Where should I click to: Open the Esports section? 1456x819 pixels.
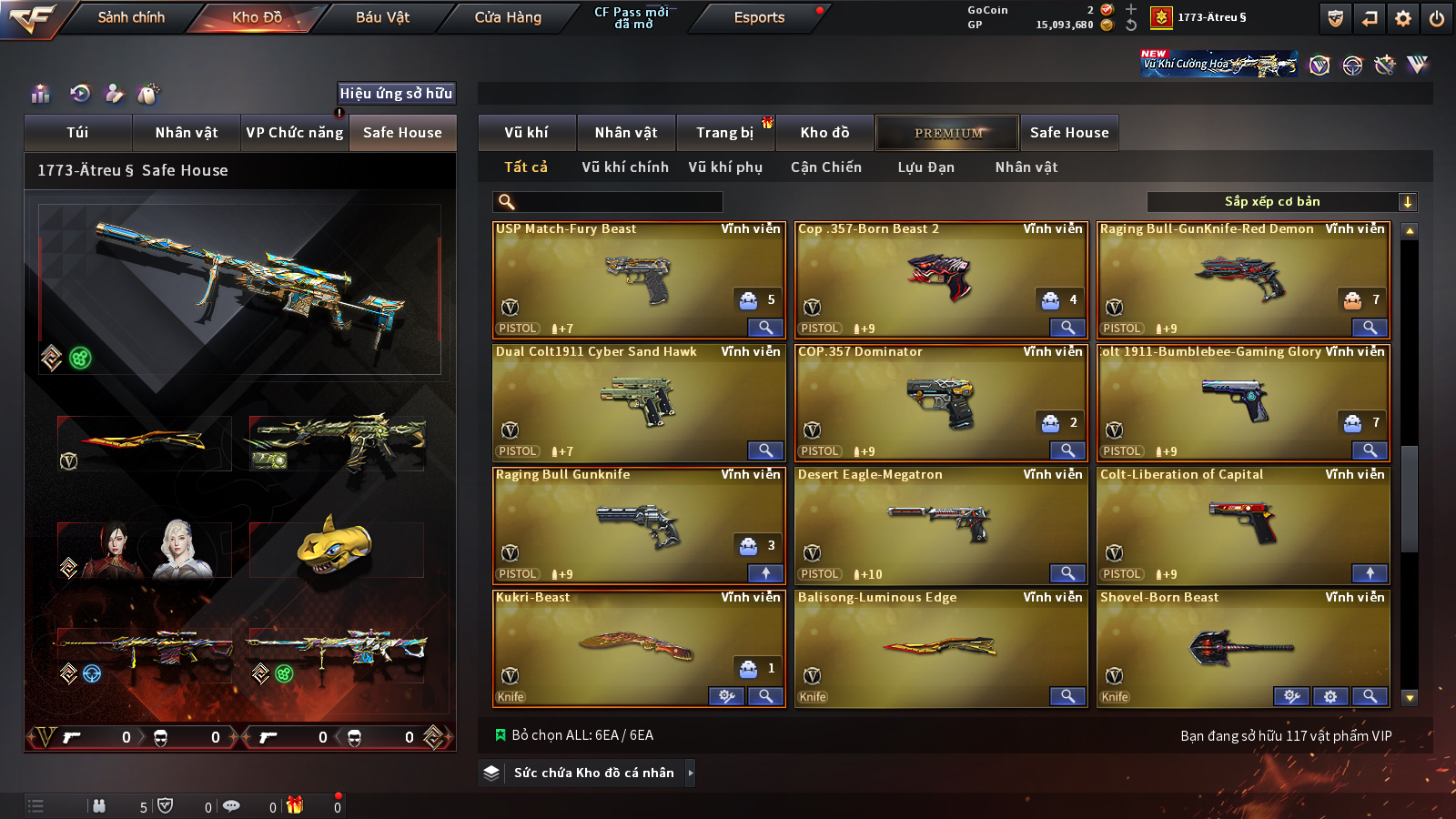point(759,17)
